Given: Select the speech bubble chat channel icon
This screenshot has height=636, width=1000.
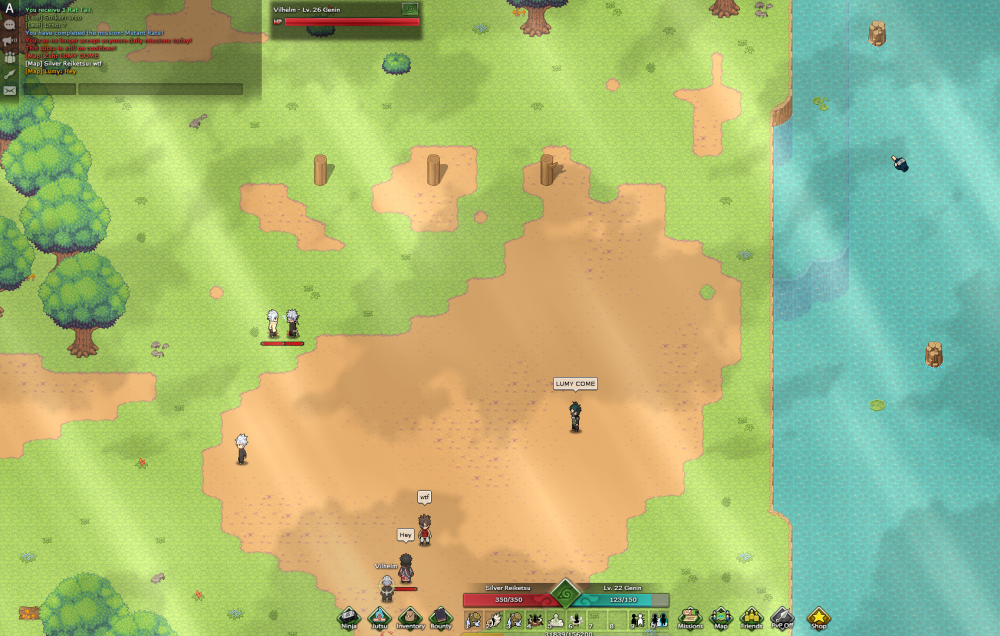Looking at the screenshot, I should pos(9,24).
